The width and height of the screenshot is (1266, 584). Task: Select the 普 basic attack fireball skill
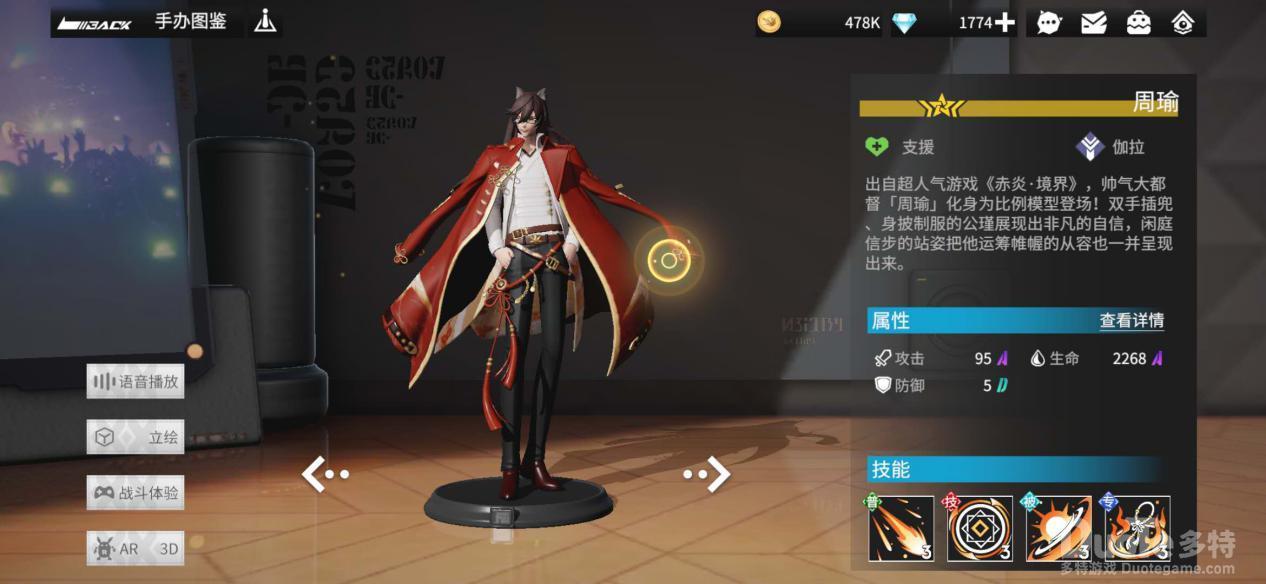tap(900, 528)
